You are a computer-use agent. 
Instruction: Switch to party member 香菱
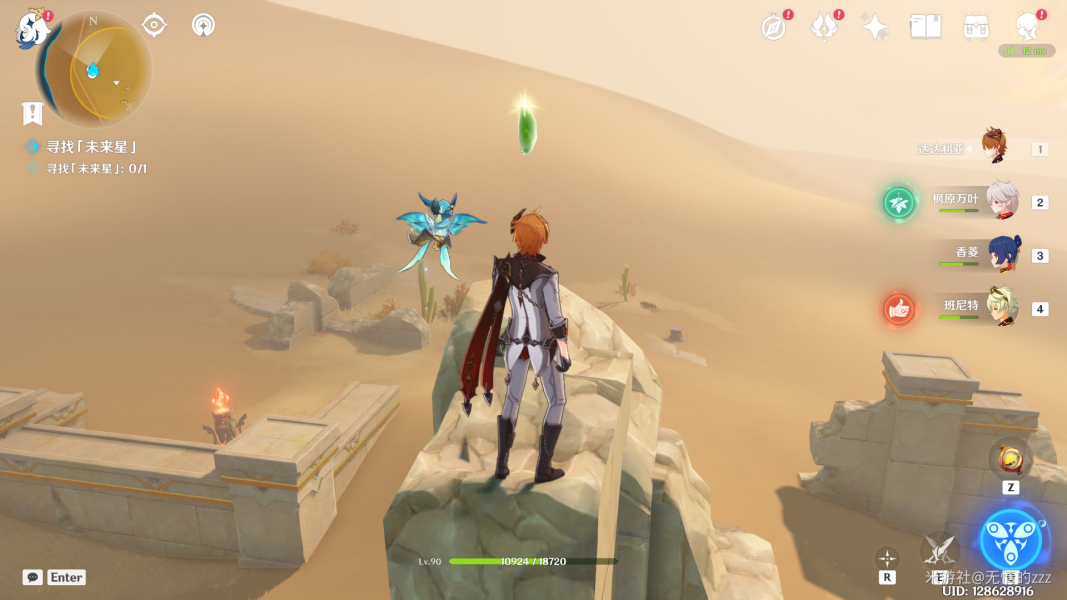point(1003,255)
